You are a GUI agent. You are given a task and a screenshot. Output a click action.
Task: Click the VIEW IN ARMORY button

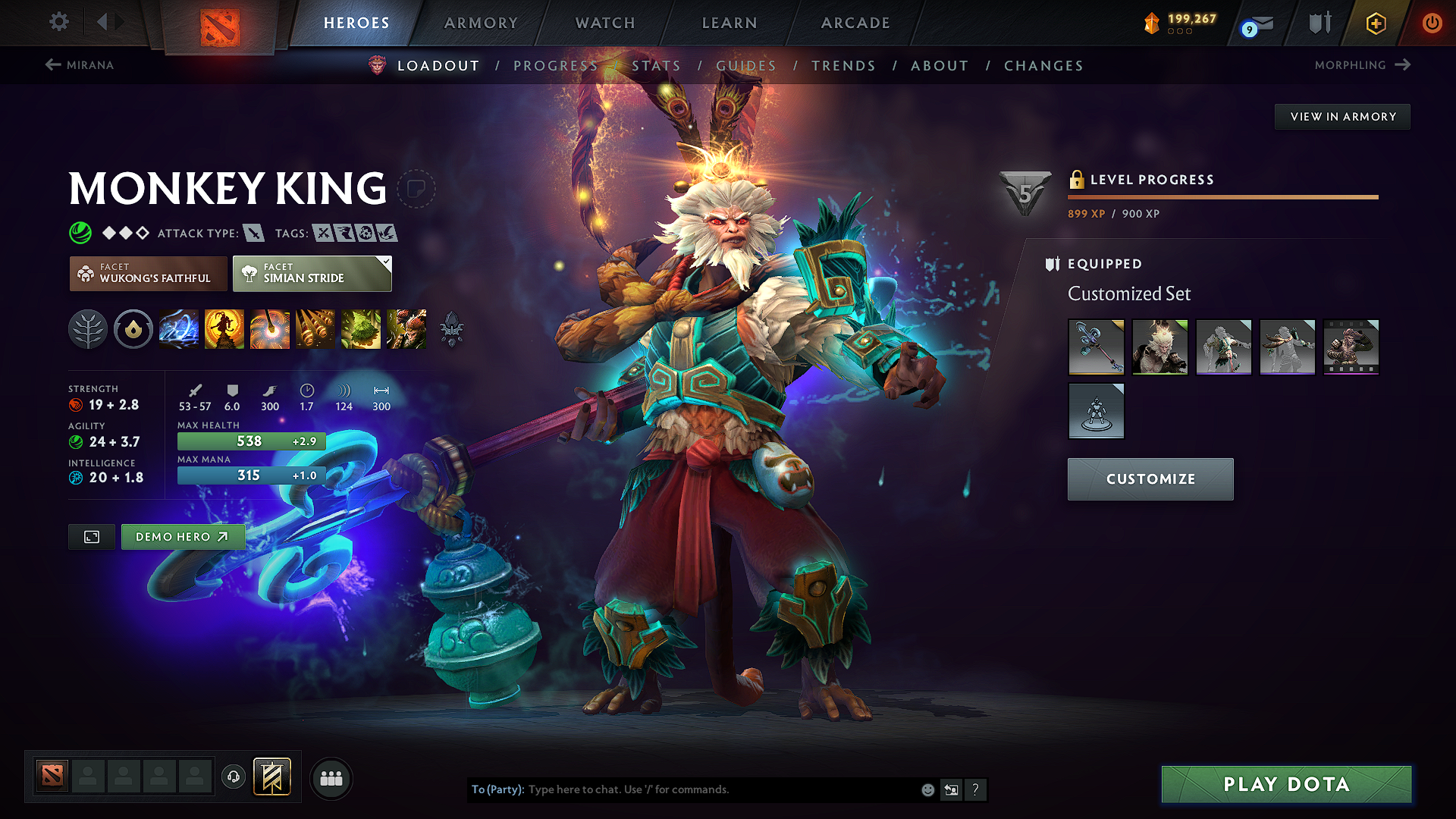pos(1341,116)
